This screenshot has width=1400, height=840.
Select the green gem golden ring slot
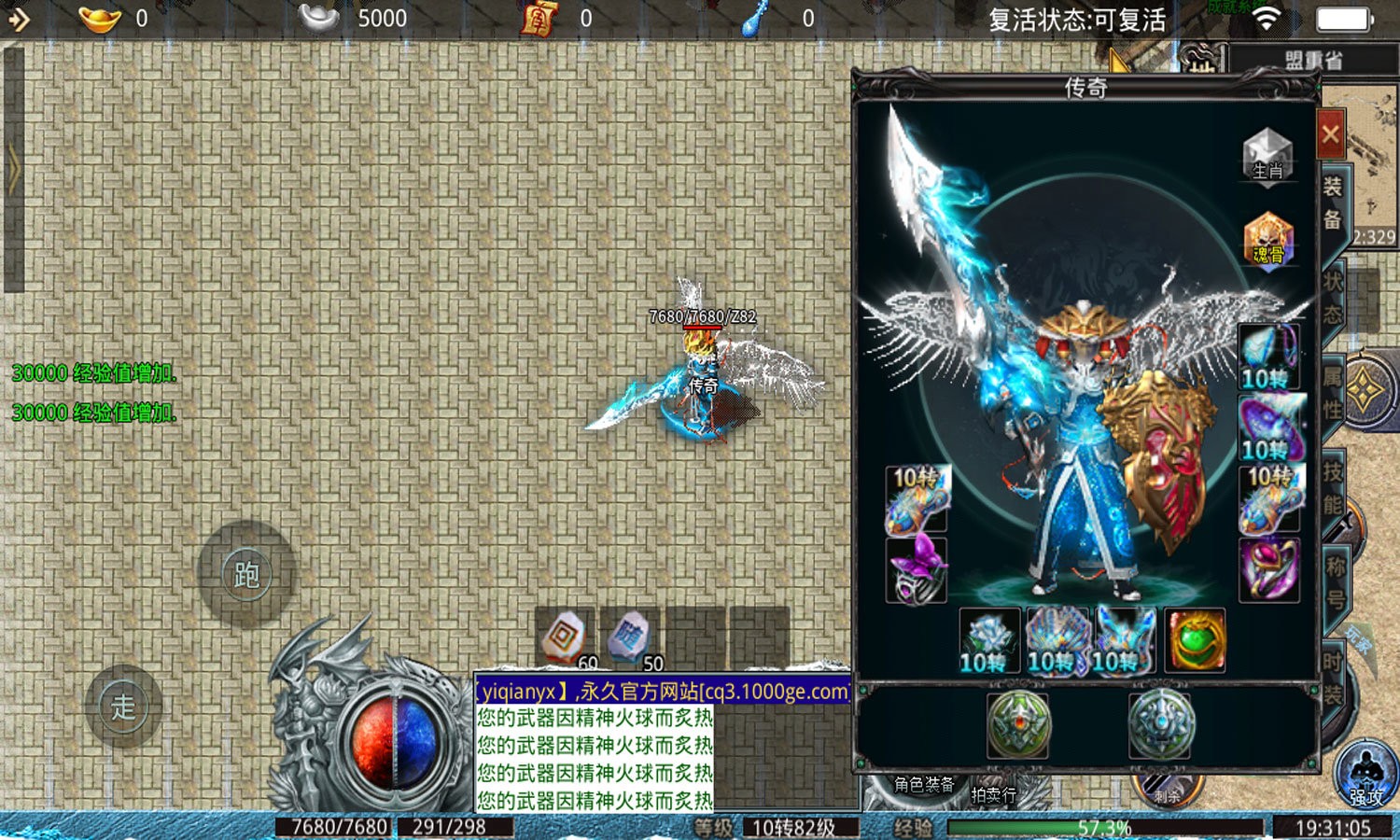(1194, 640)
